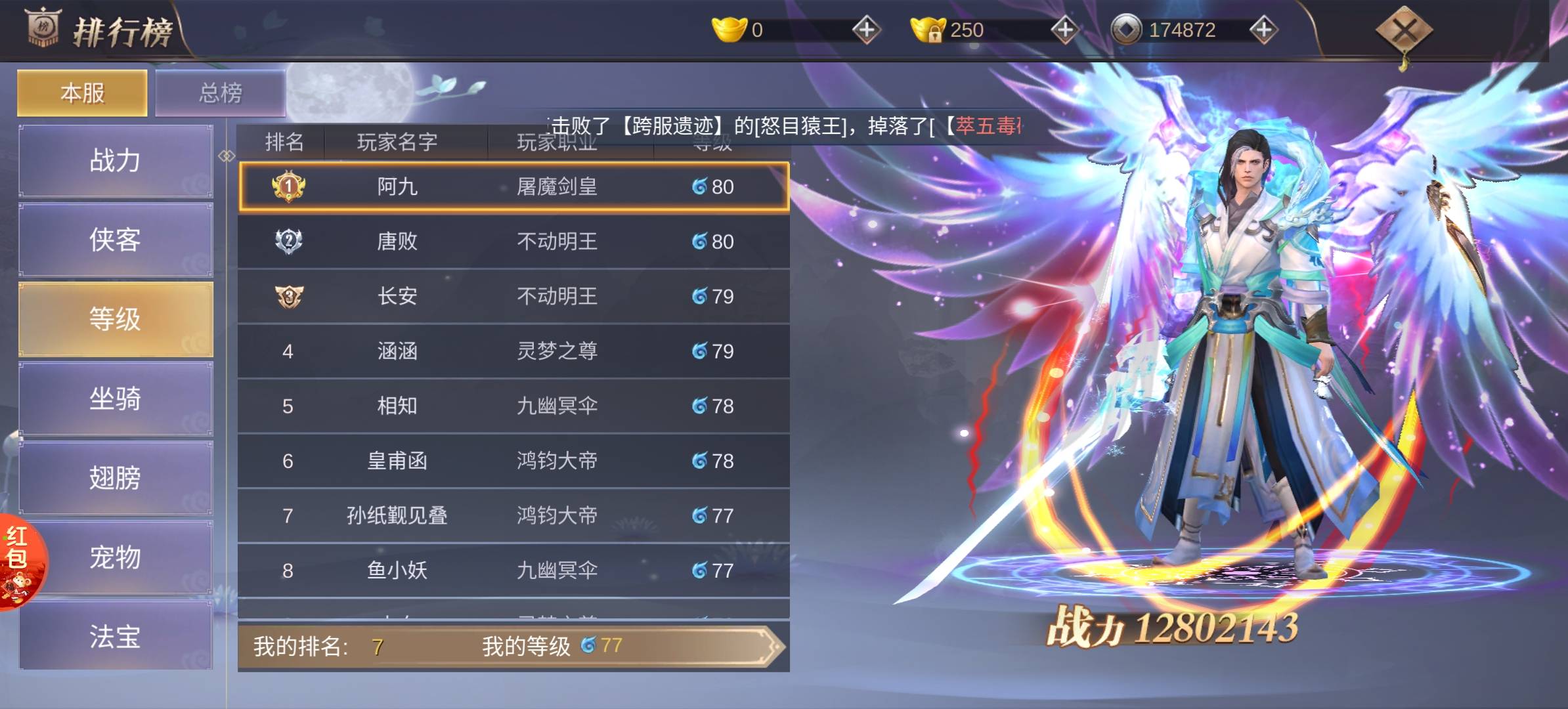1568x709 pixels.
Task: Select the 战力 ranking category
Action: tap(116, 161)
